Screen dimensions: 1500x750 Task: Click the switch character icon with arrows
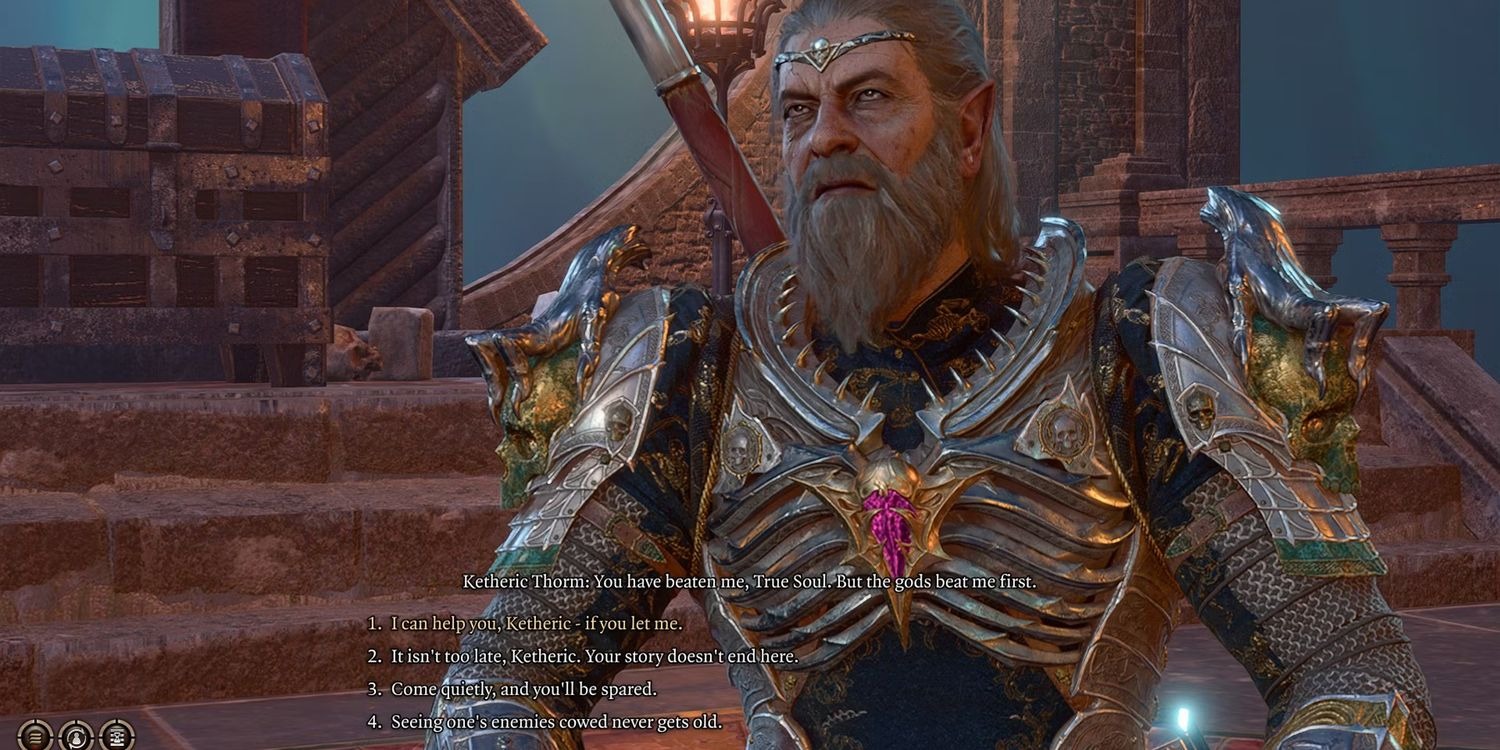pos(76,736)
